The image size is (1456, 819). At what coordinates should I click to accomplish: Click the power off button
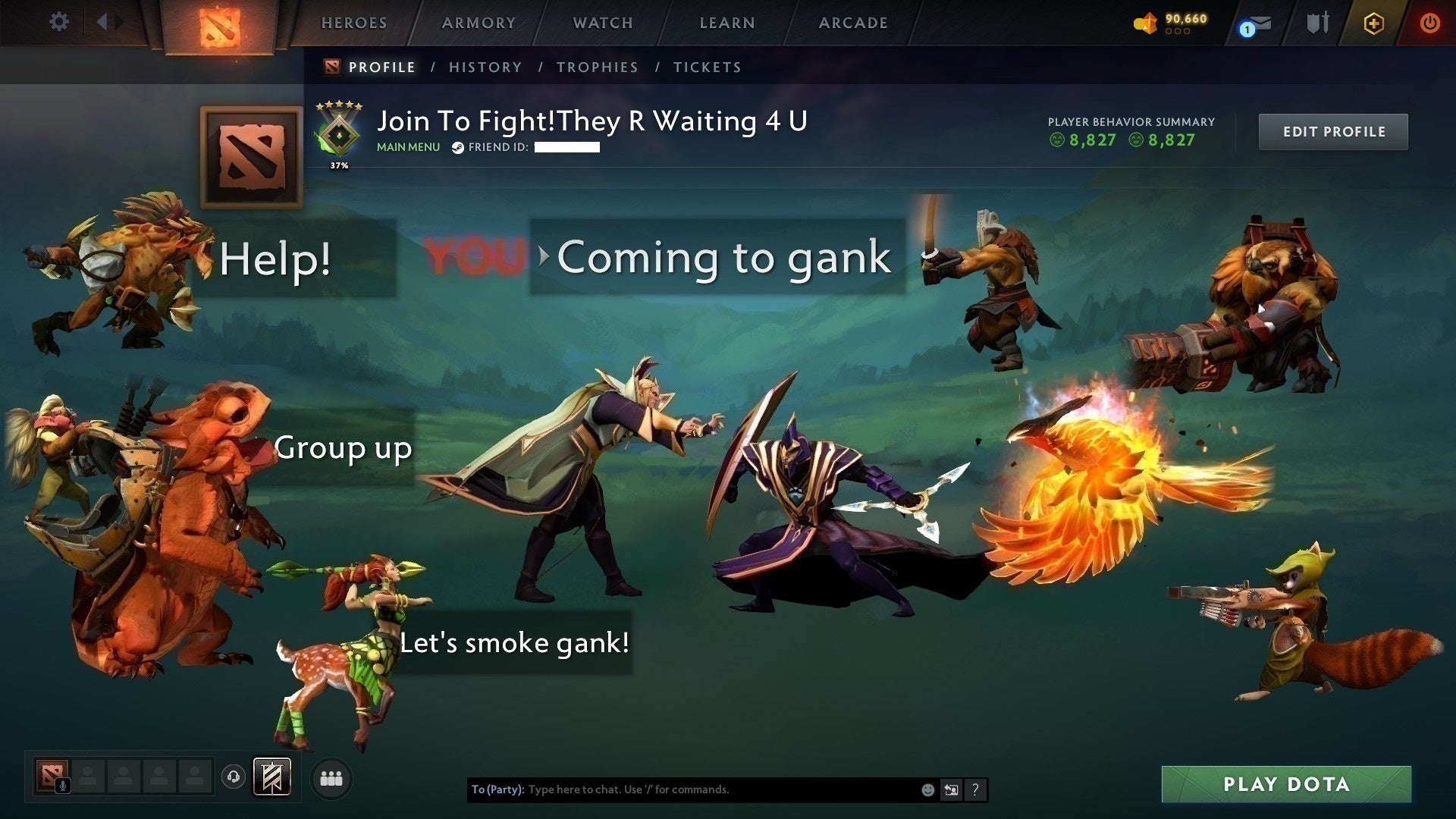1429,24
